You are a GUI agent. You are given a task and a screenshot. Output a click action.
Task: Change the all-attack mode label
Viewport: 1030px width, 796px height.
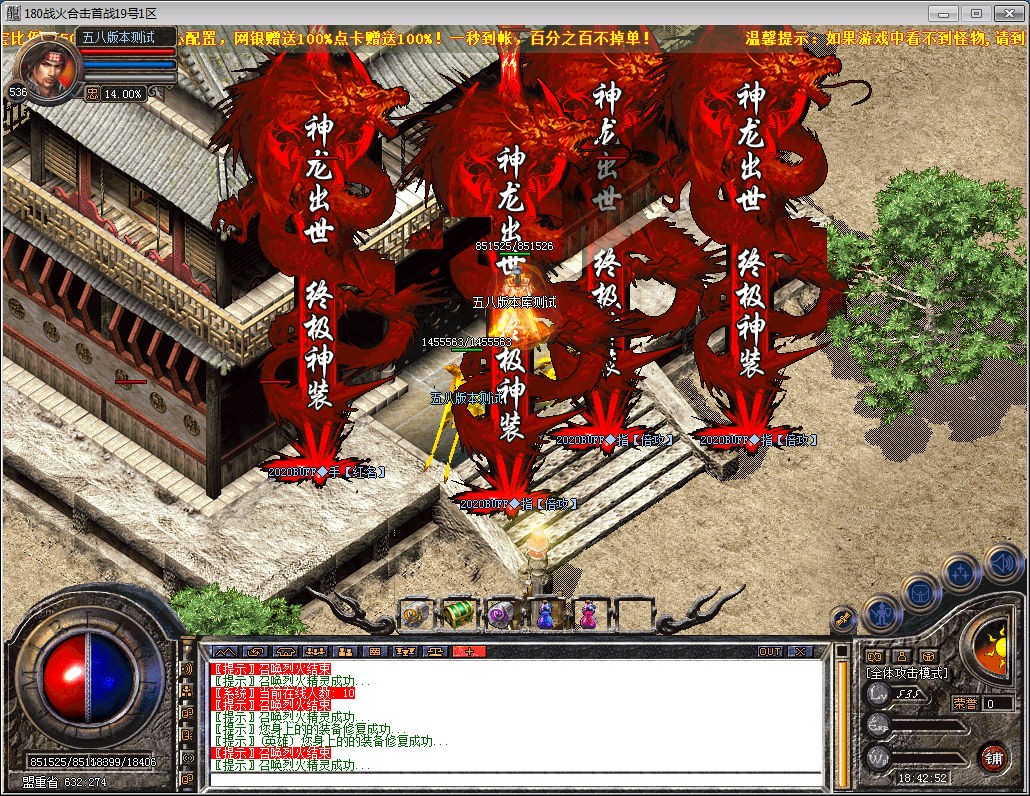[x=907, y=673]
